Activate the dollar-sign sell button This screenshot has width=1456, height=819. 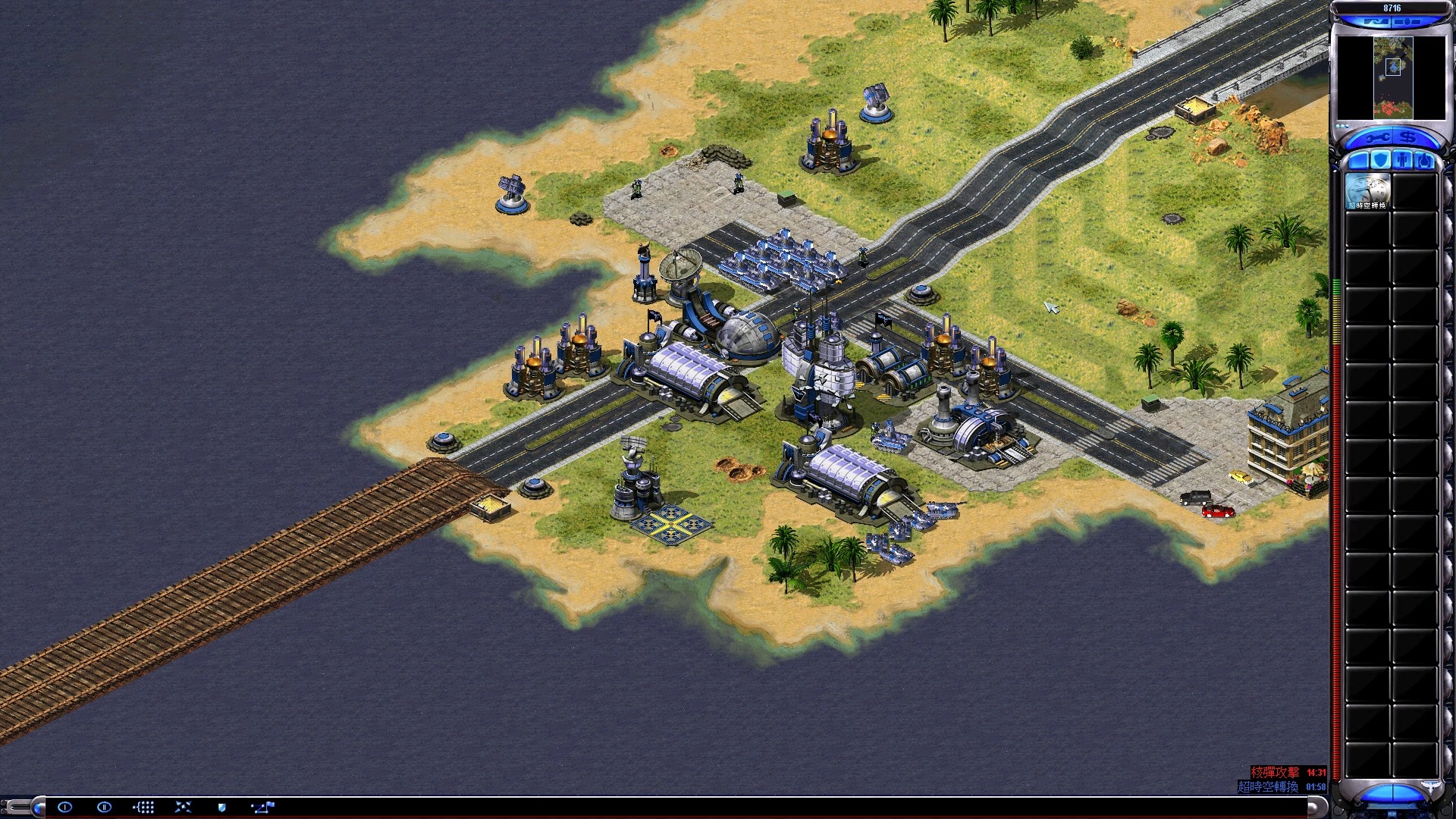[1409, 138]
